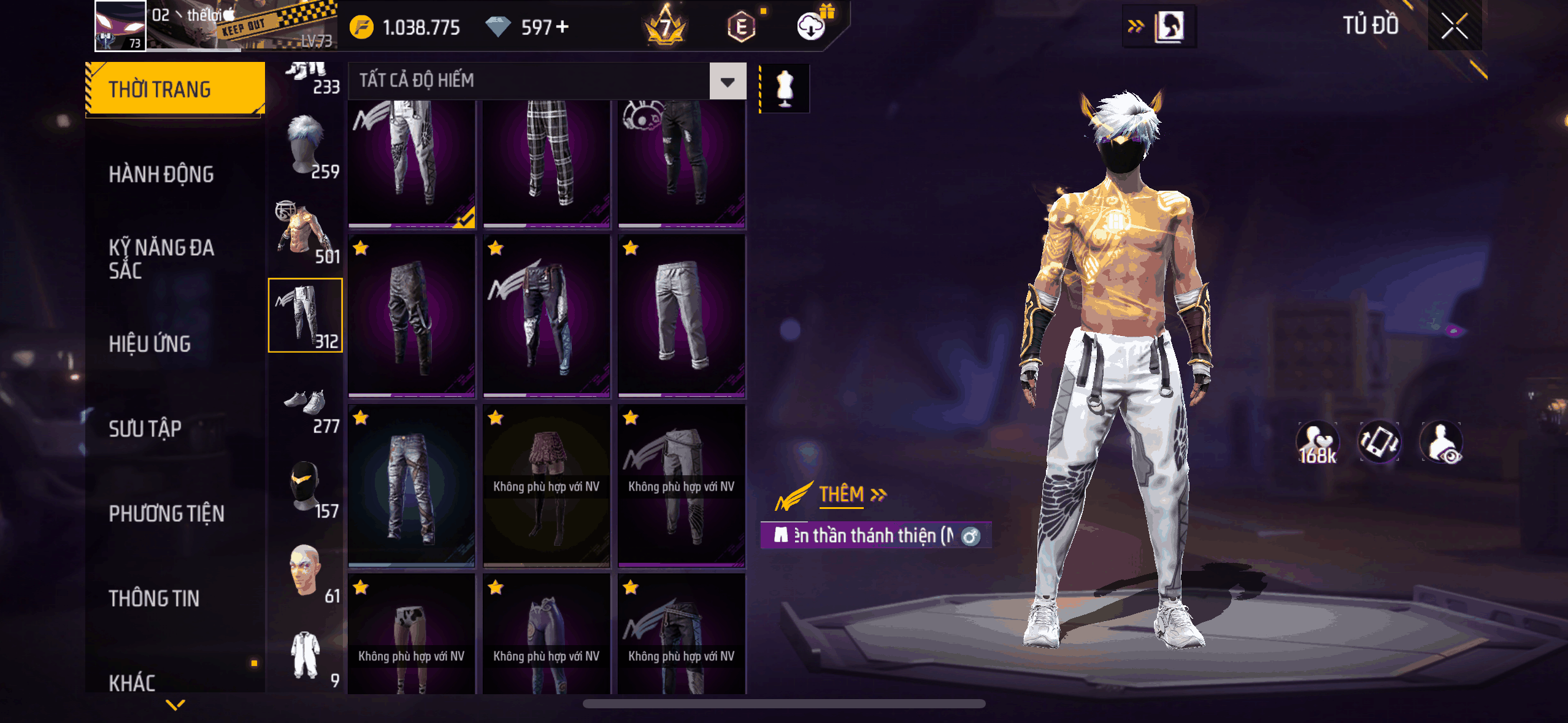
Task: Select the hair category with 259 items
Action: 306,147
